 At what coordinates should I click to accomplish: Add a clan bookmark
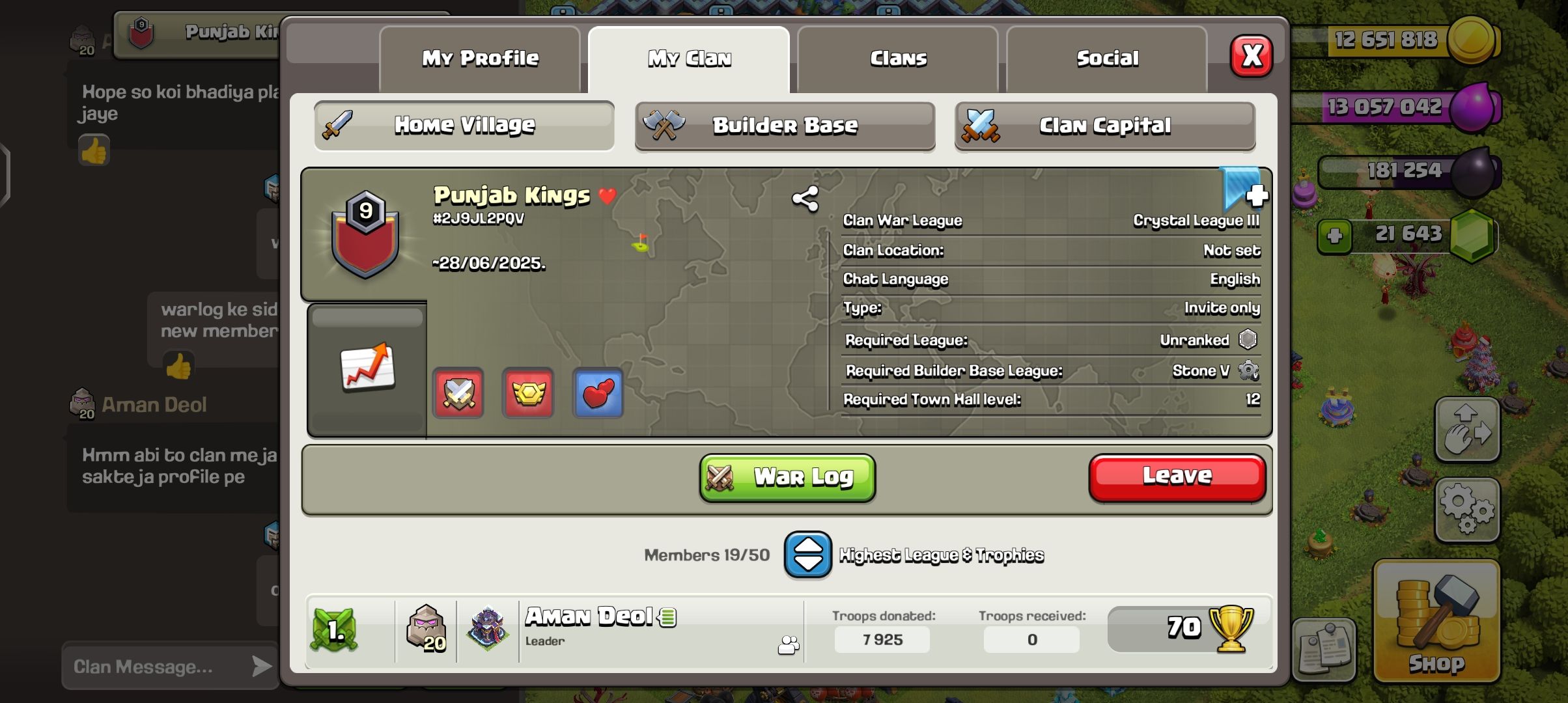pyautogui.click(x=1243, y=189)
